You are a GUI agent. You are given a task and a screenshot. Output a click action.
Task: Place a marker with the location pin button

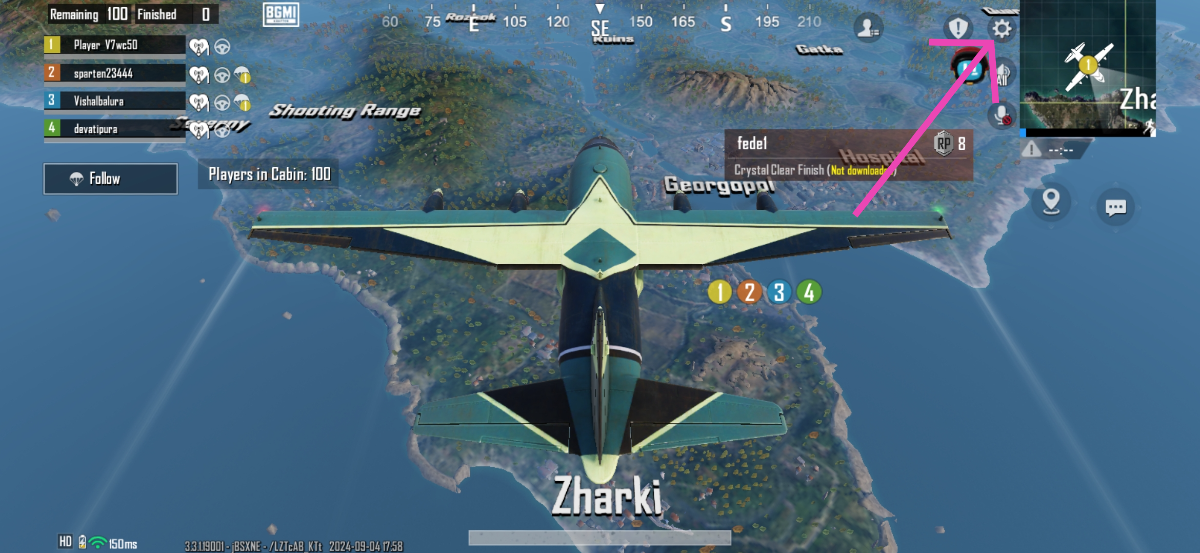coord(1050,202)
